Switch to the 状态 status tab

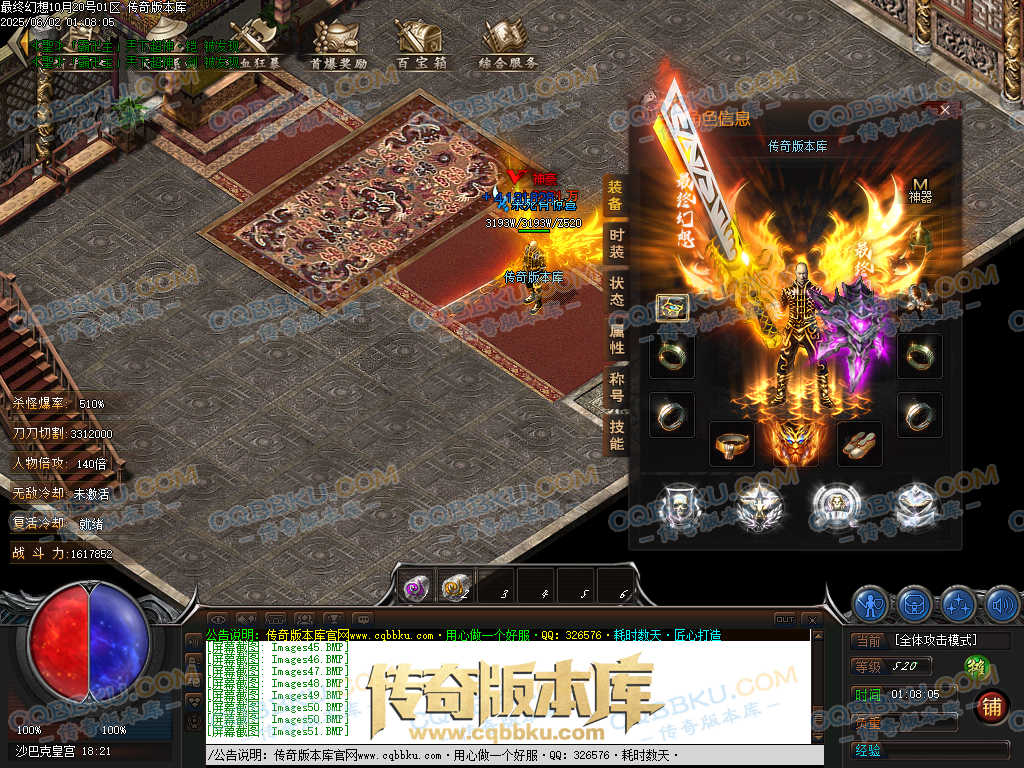pyautogui.click(x=616, y=291)
